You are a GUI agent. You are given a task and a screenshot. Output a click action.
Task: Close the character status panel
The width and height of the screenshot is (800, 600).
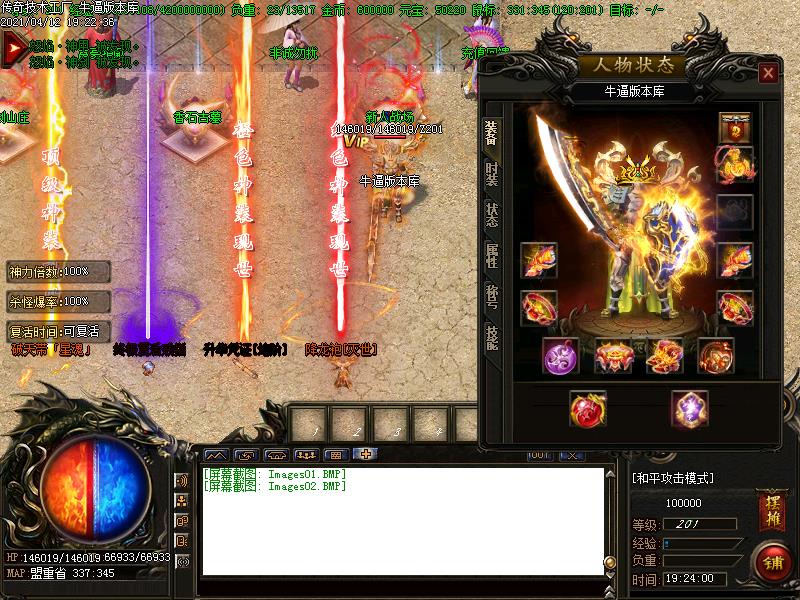tap(767, 73)
